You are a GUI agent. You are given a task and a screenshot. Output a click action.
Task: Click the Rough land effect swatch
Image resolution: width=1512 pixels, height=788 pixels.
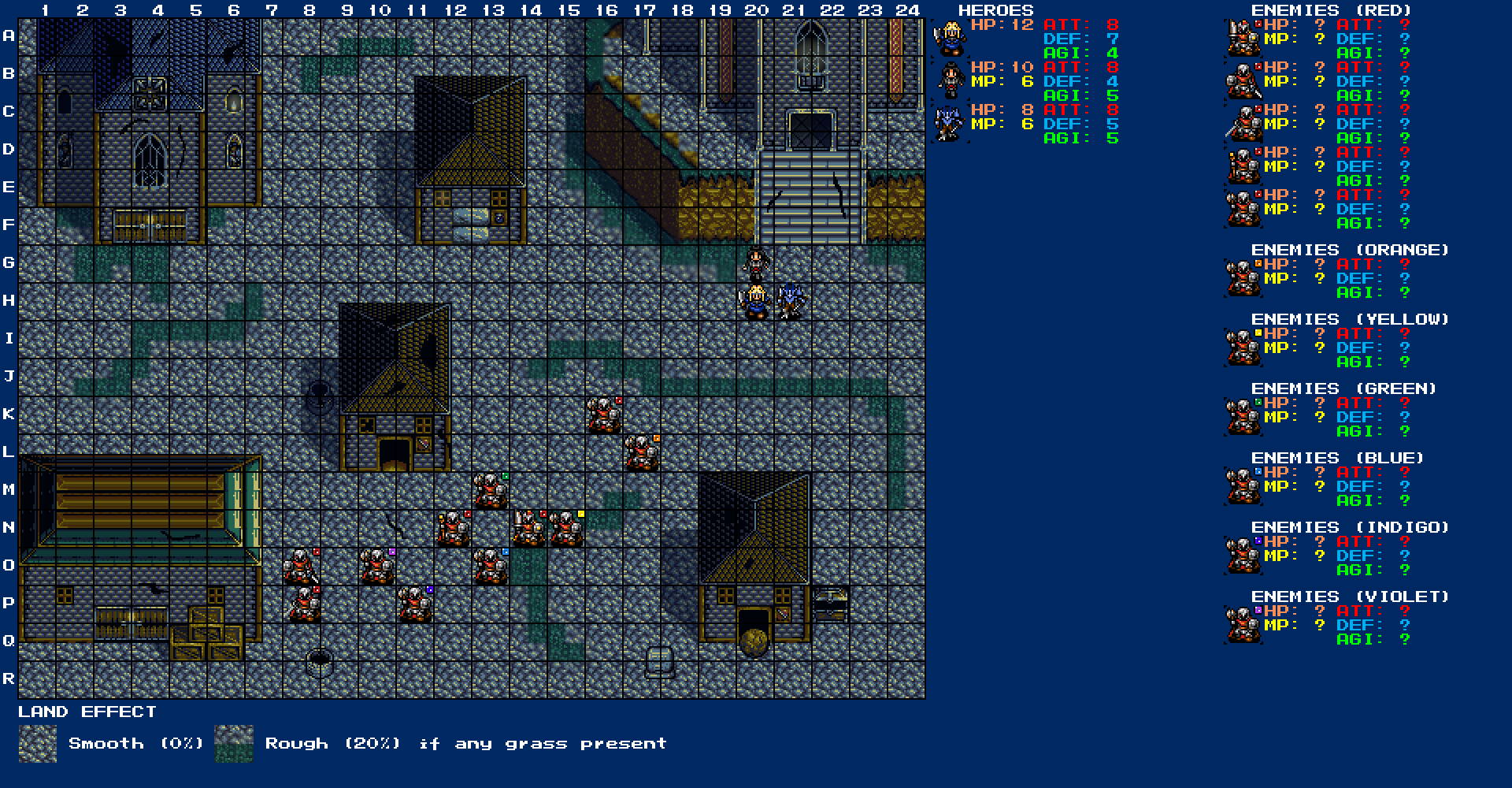pyautogui.click(x=234, y=744)
